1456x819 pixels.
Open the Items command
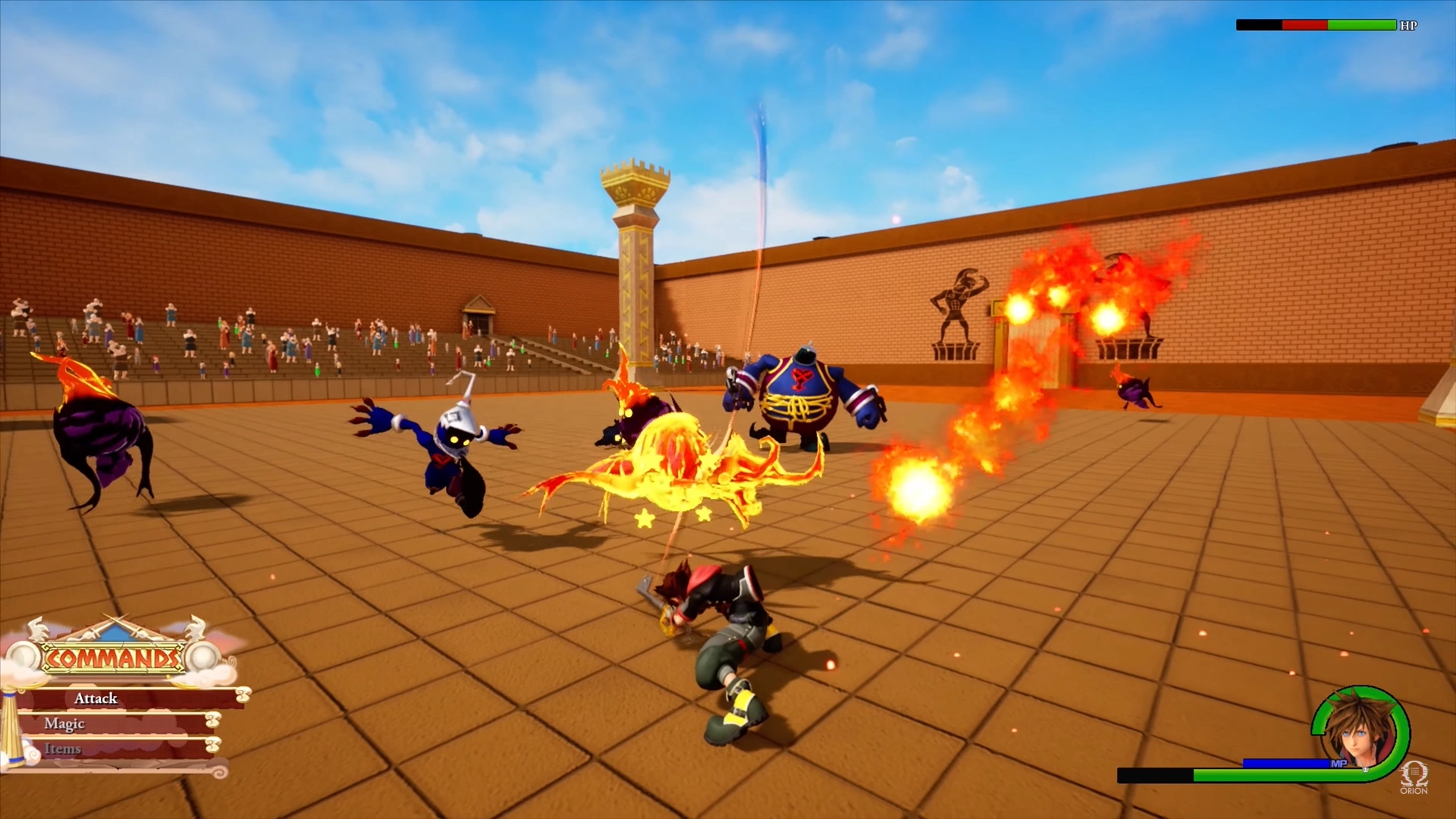(x=63, y=748)
